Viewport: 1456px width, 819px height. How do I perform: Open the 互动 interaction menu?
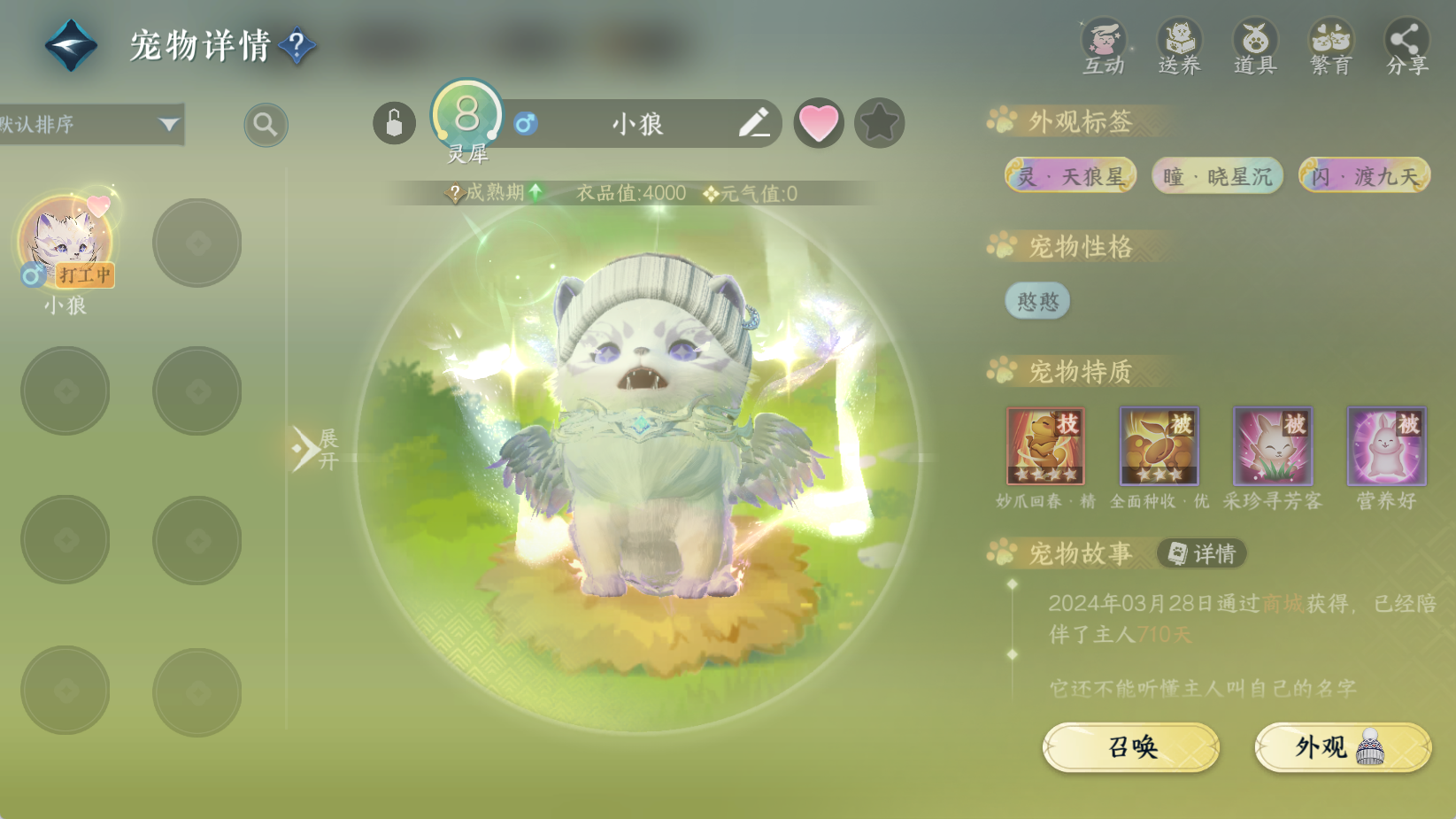pyautogui.click(x=1104, y=48)
